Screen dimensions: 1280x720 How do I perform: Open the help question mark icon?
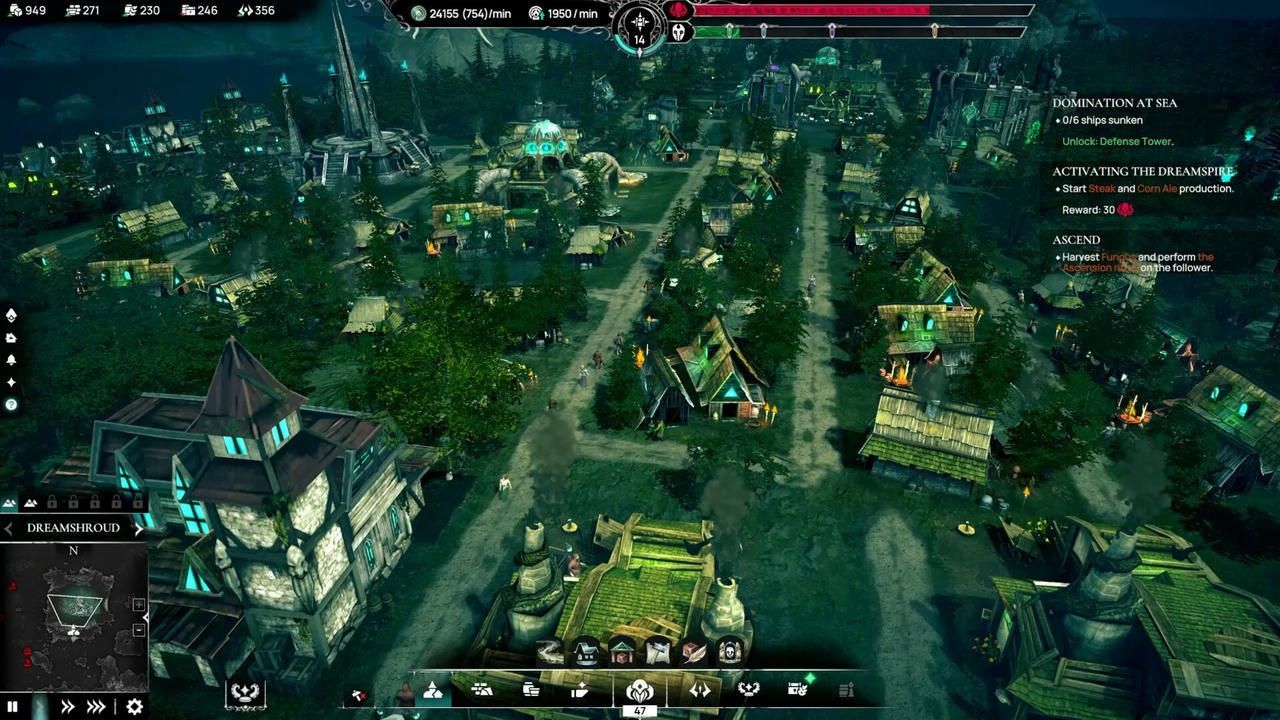pos(11,403)
